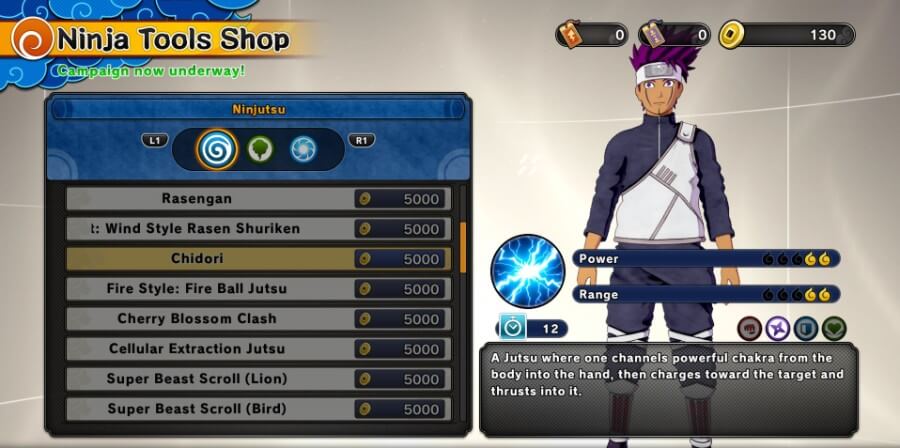Viewport: 900px width, 448px height.
Task: Select the purple shuriken ranged-type icon
Action: (778, 328)
